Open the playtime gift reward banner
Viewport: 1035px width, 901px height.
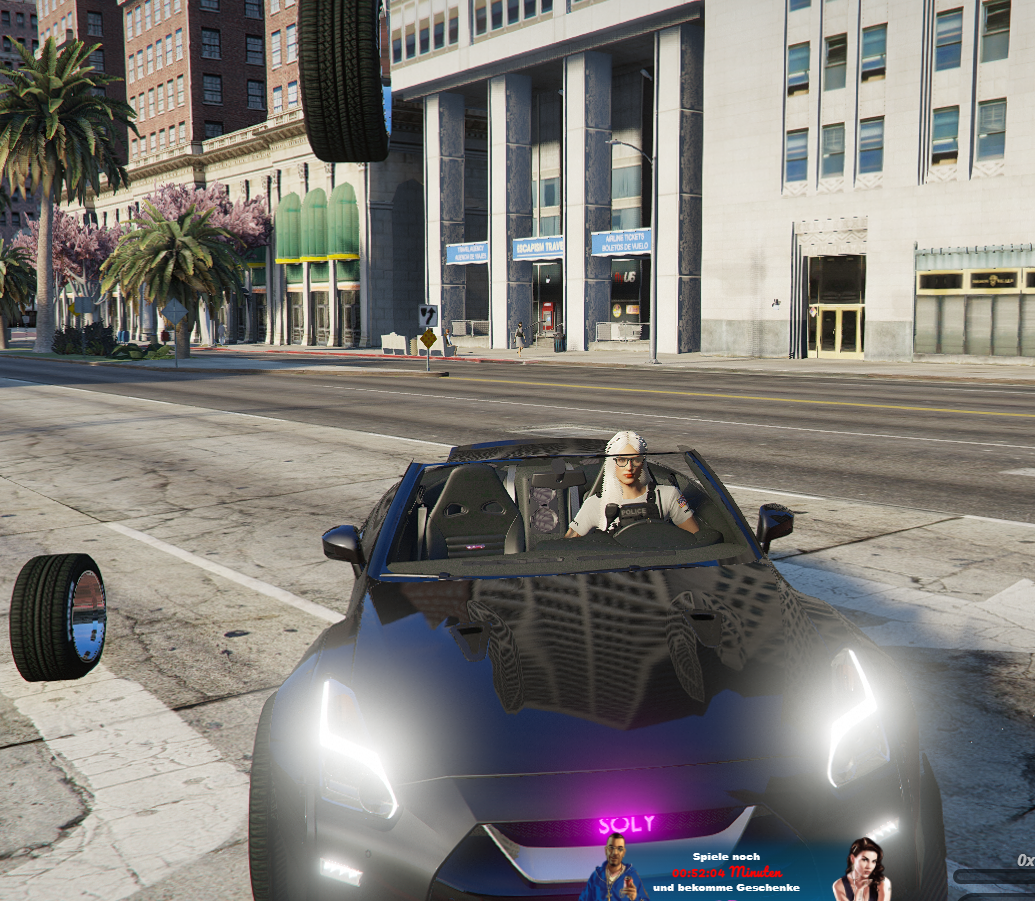click(726, 872)
